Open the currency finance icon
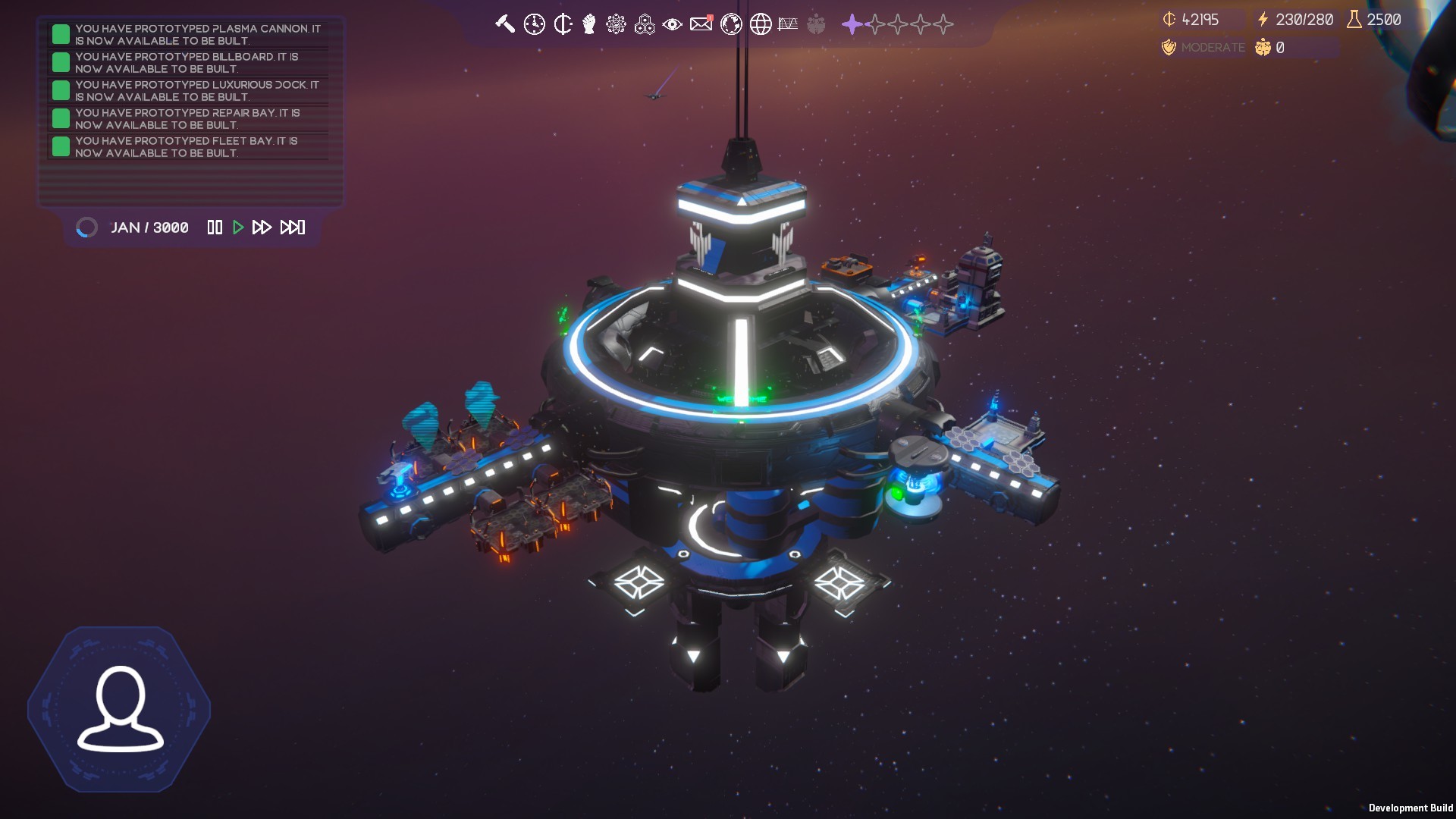Viewport: 1456px width, 819px height. click(x=563, y=24)
